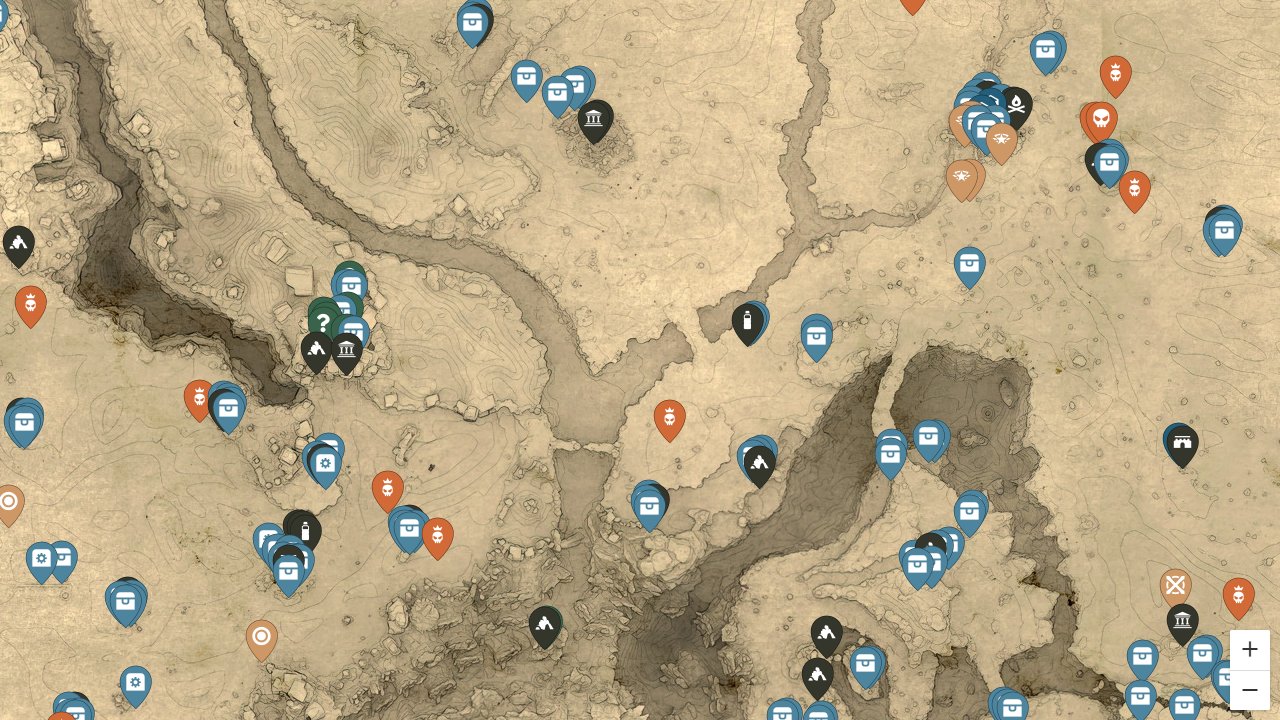Open the blue chest marker at the top edge
The height and width of the screenshot is (720, 1280).
pos(473,21)
